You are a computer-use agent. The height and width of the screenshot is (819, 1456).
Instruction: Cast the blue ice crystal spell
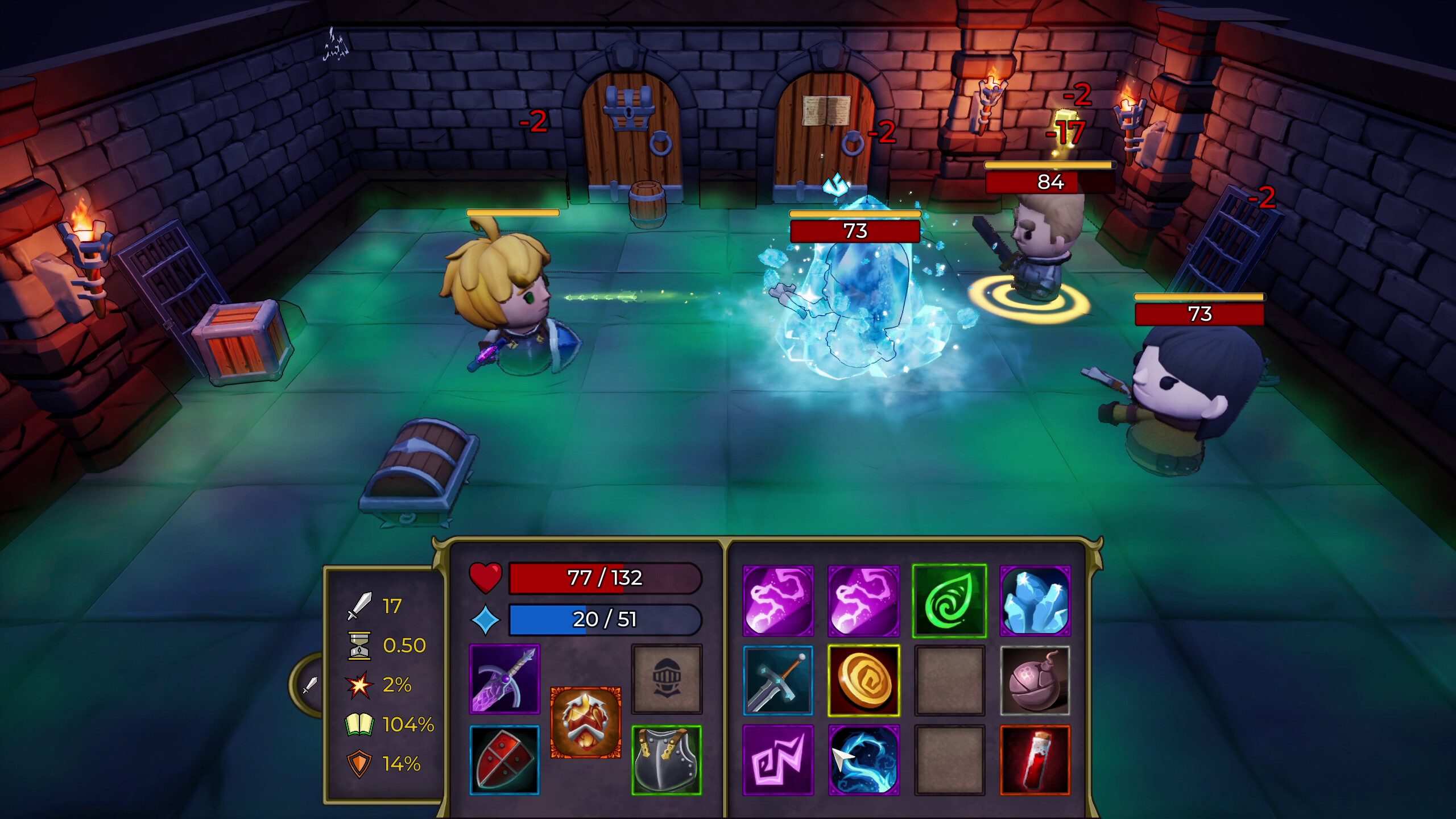coord(1033,598)
